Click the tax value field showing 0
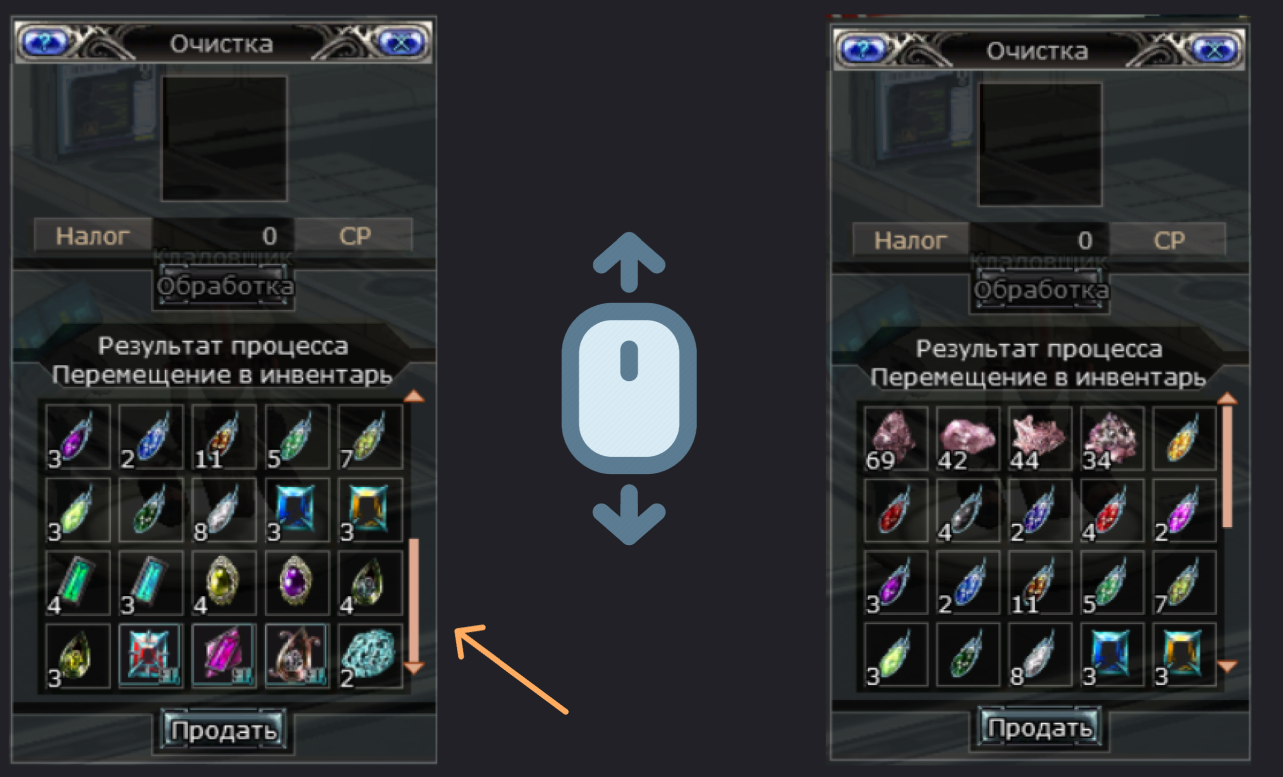The width and height of the screenshot is (1283, 777). pyautogui.click(x=224, y=235)
